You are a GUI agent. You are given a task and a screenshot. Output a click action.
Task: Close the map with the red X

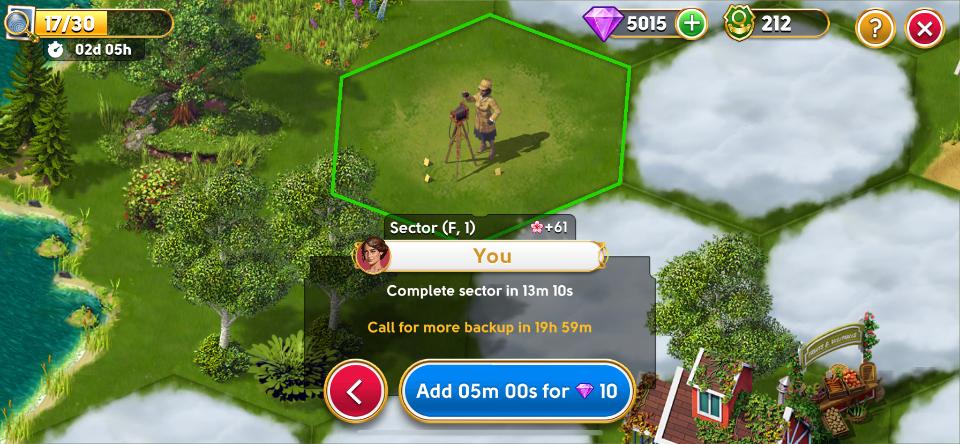(924, 28)
